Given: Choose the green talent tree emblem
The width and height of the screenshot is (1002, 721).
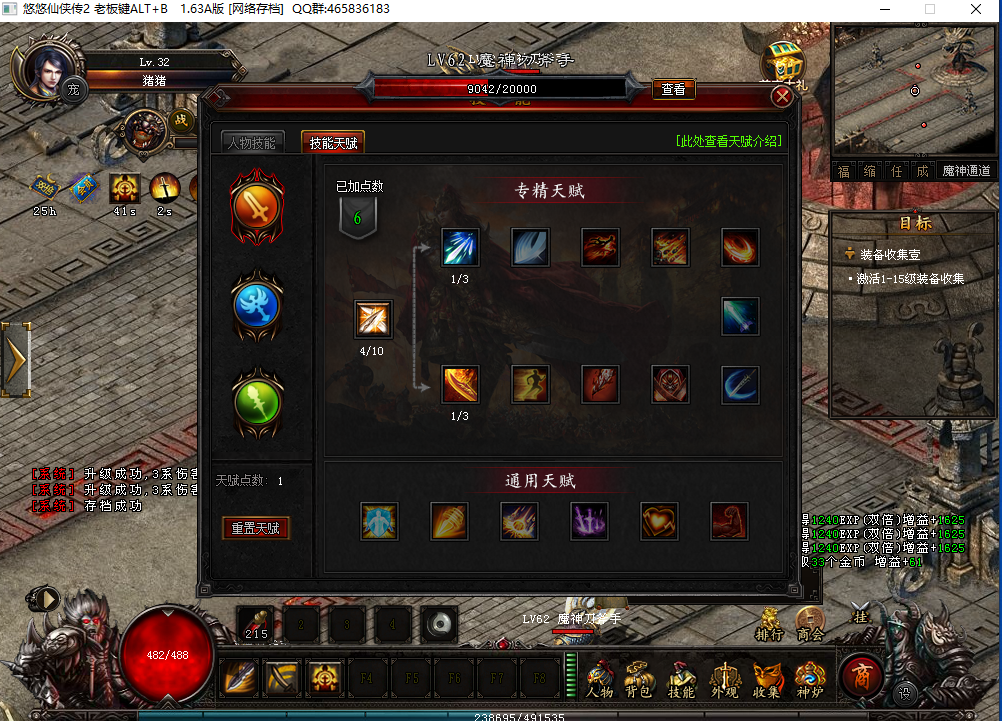Looking at the screenshot, I should [257, 400].
